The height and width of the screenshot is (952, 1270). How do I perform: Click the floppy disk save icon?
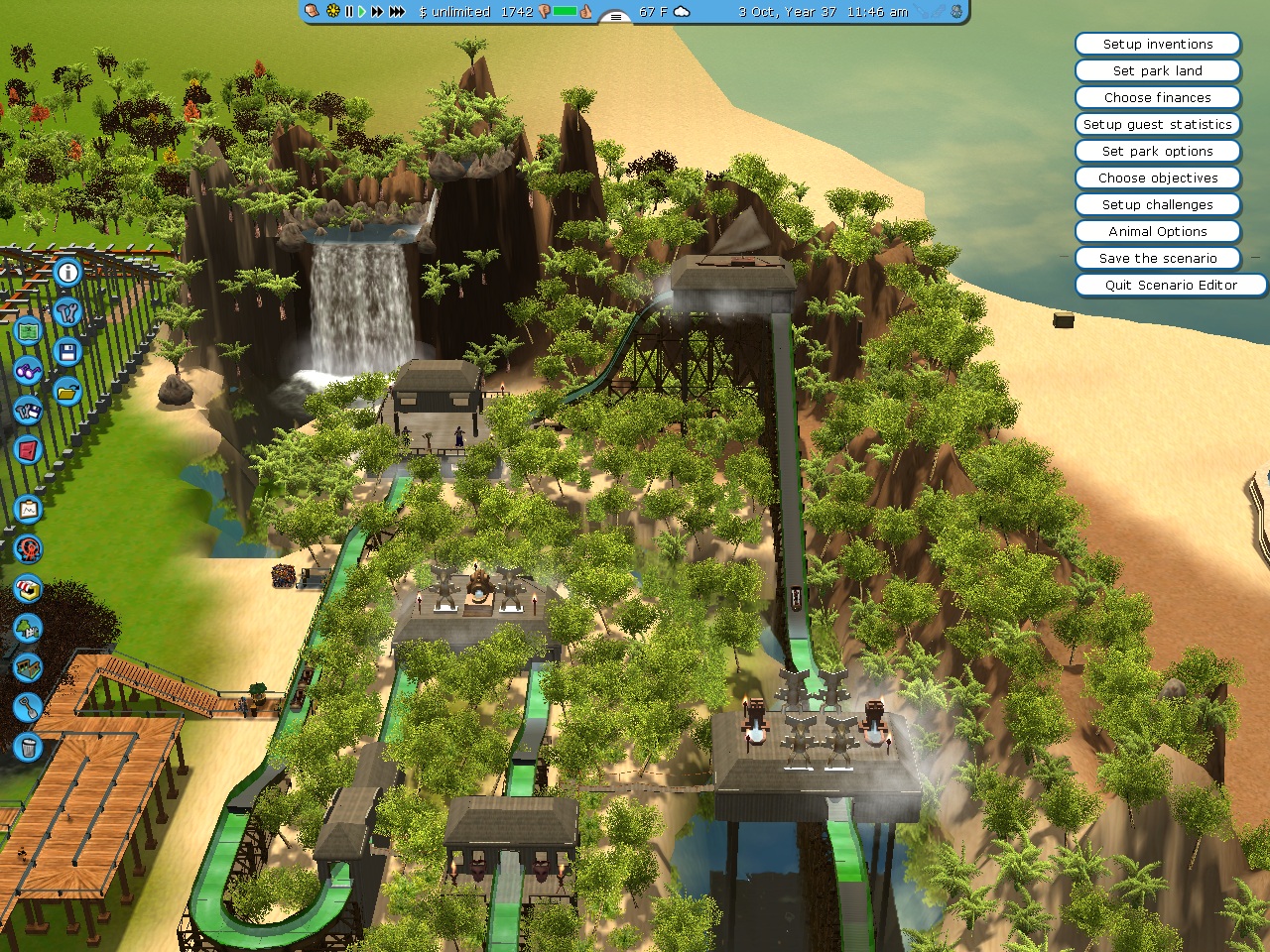pyautogui.click(x=67, y=351)
